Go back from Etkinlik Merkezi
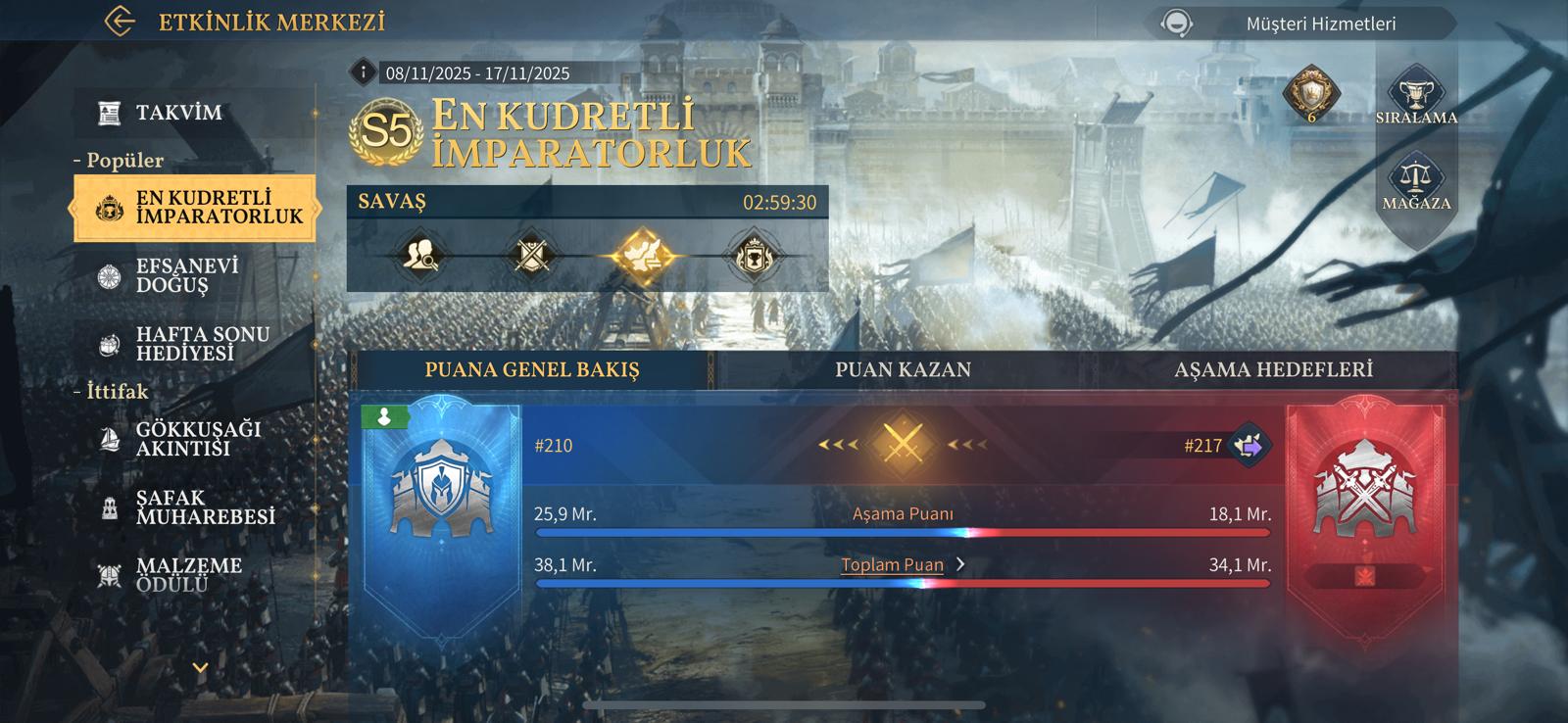Image resolution: width=1568 pixels, height=723 pixels. [x=120, y=22]
